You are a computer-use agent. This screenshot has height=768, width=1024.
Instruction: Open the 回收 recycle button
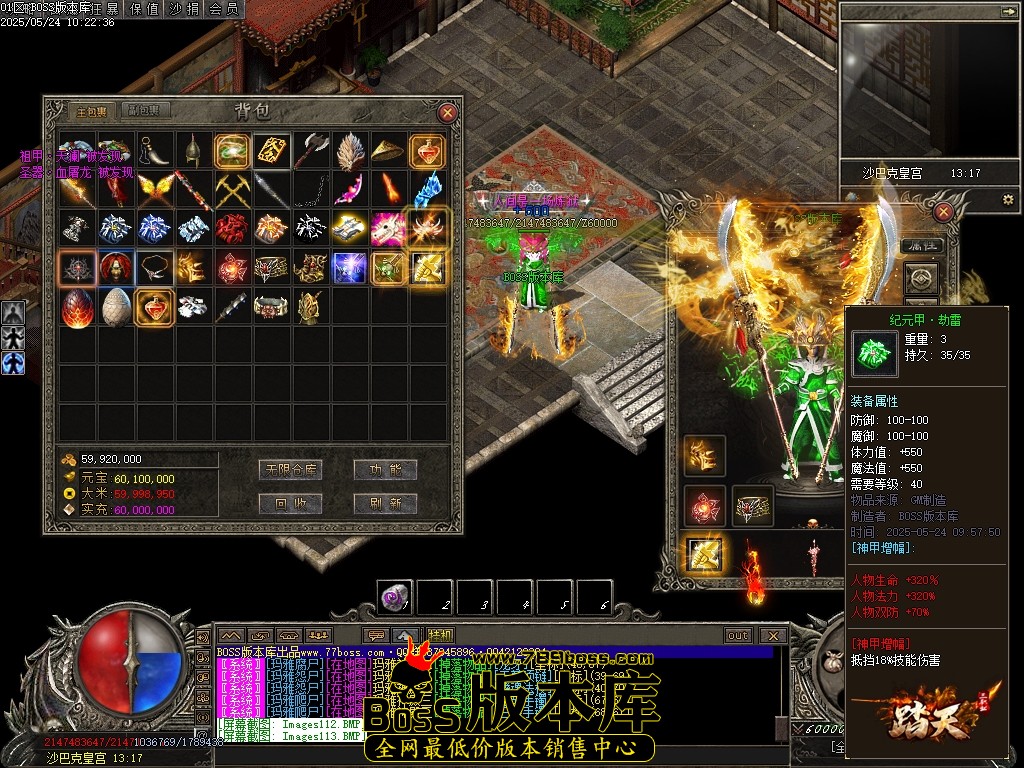point(289,503)
